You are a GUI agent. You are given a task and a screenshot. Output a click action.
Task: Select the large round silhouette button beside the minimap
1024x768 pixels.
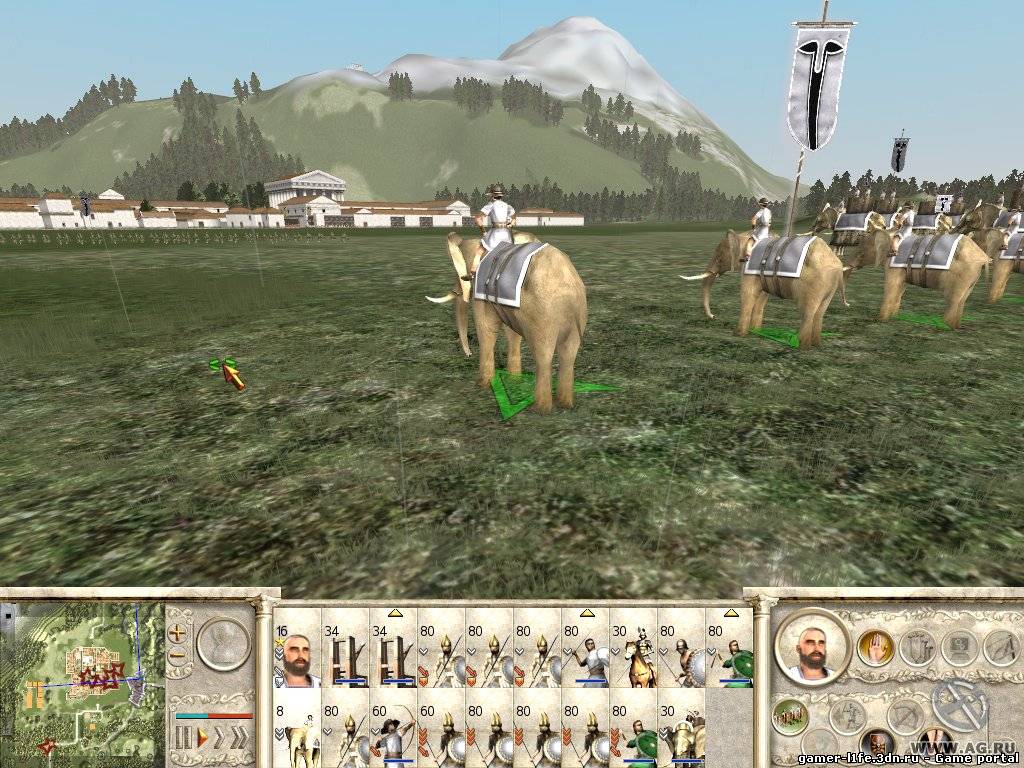point(221,643)
